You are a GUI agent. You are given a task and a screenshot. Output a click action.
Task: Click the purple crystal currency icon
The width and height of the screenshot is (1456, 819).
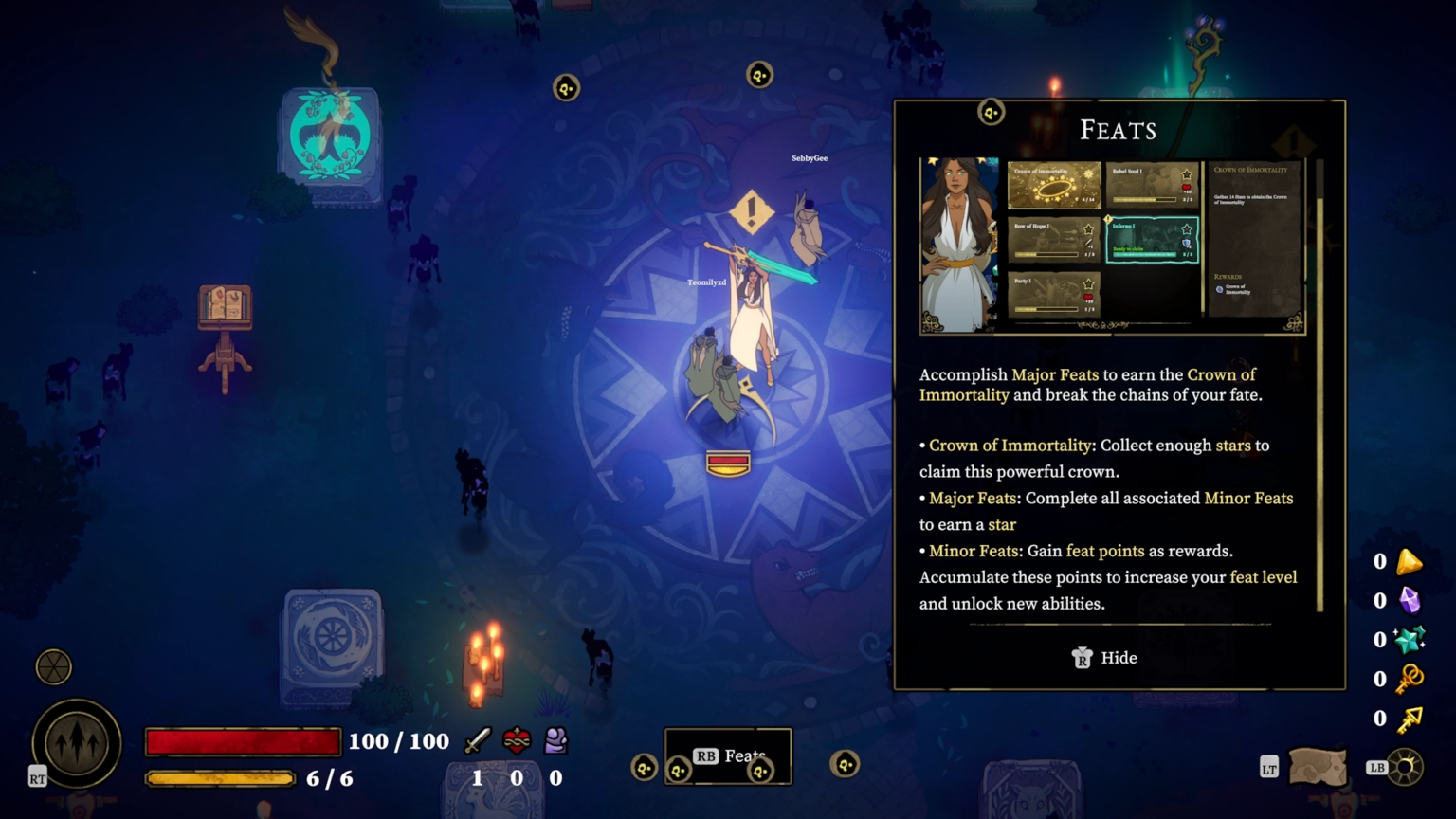pos(1410,599)
